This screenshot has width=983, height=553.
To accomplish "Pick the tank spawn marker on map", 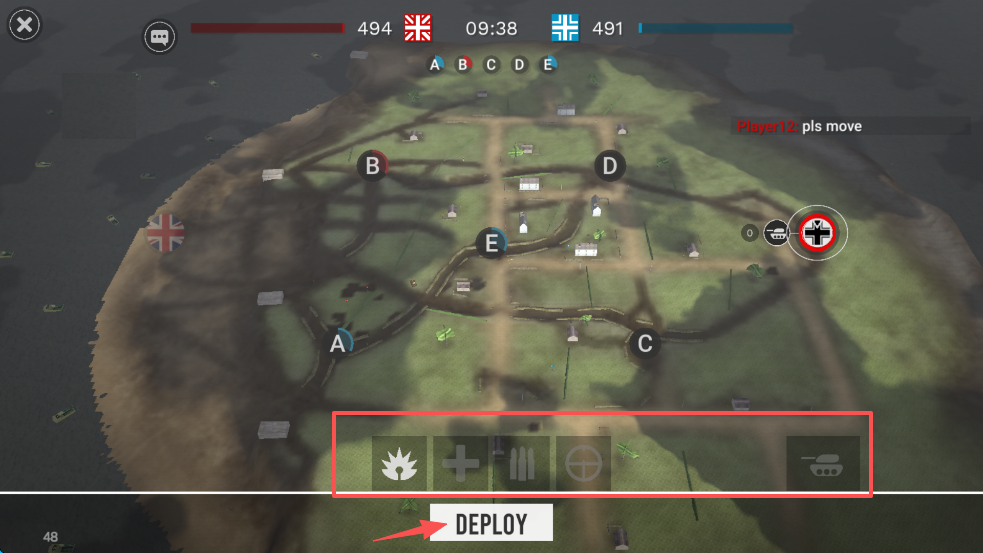I will 775,233.
